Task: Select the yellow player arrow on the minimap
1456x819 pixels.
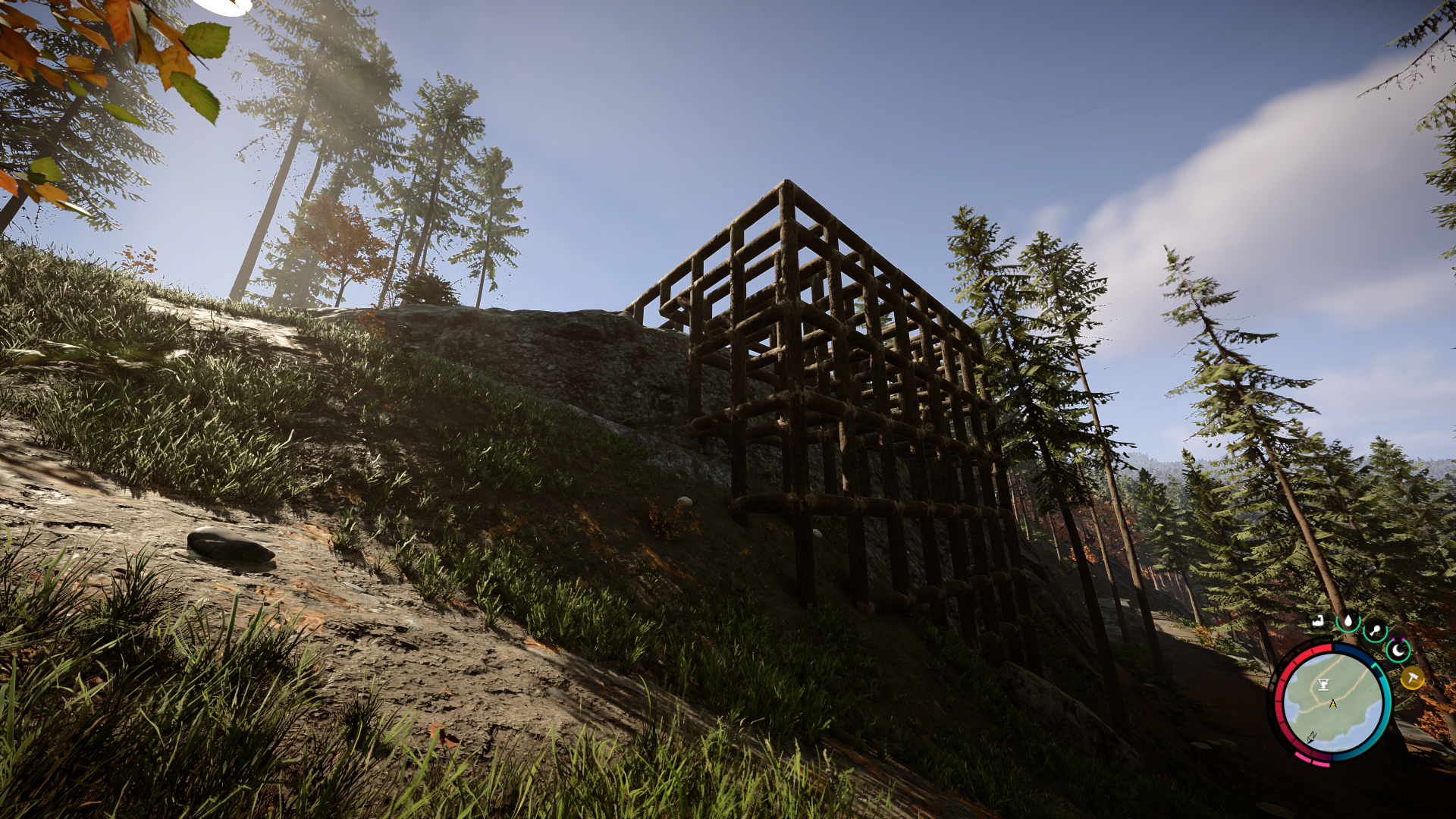Action: pyautogui.click(x=1333, y=703)
